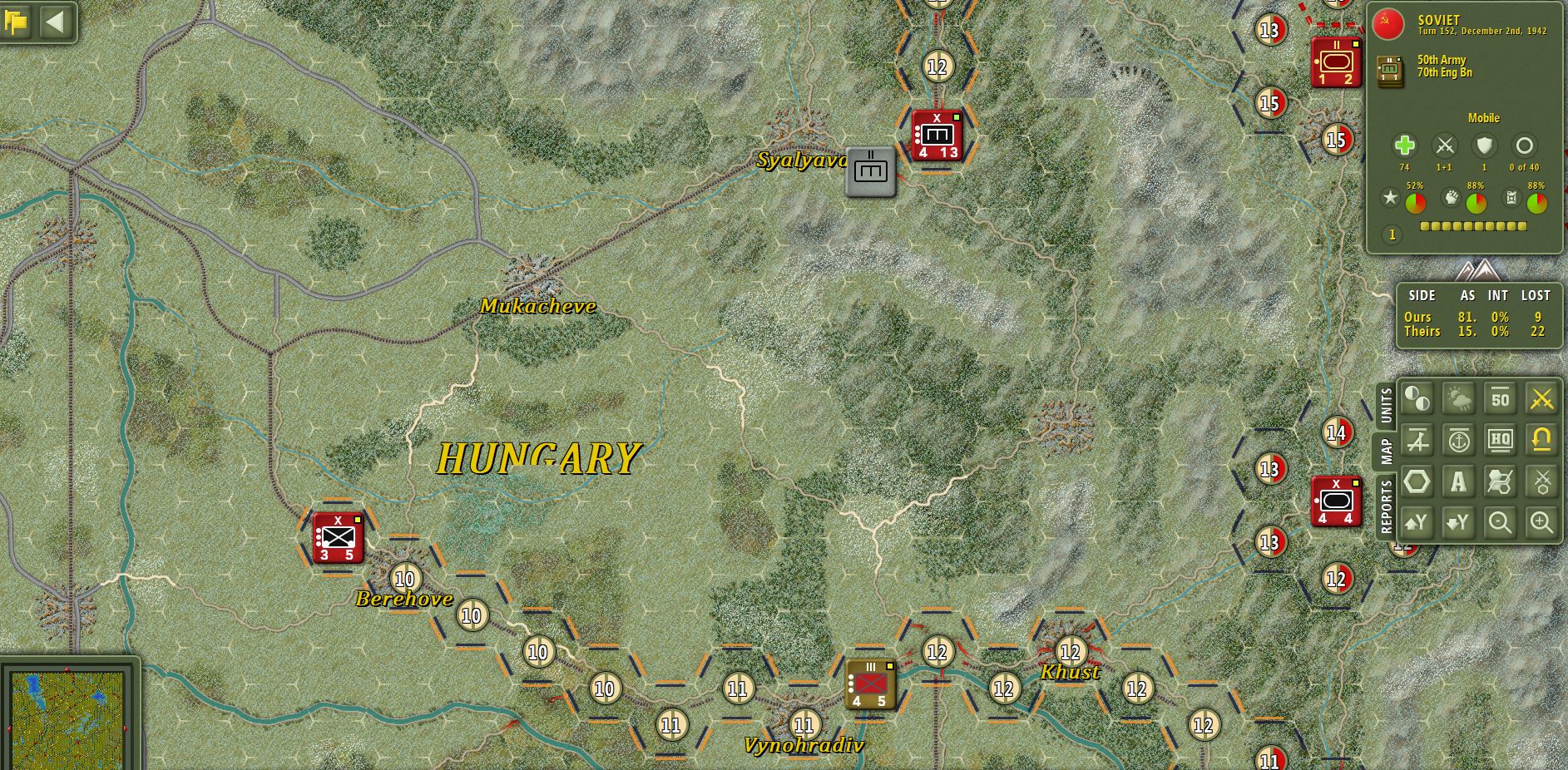The image size is (1568, 770).
Task: Click the down-Y elevation icon
Action: [1459, 521]
